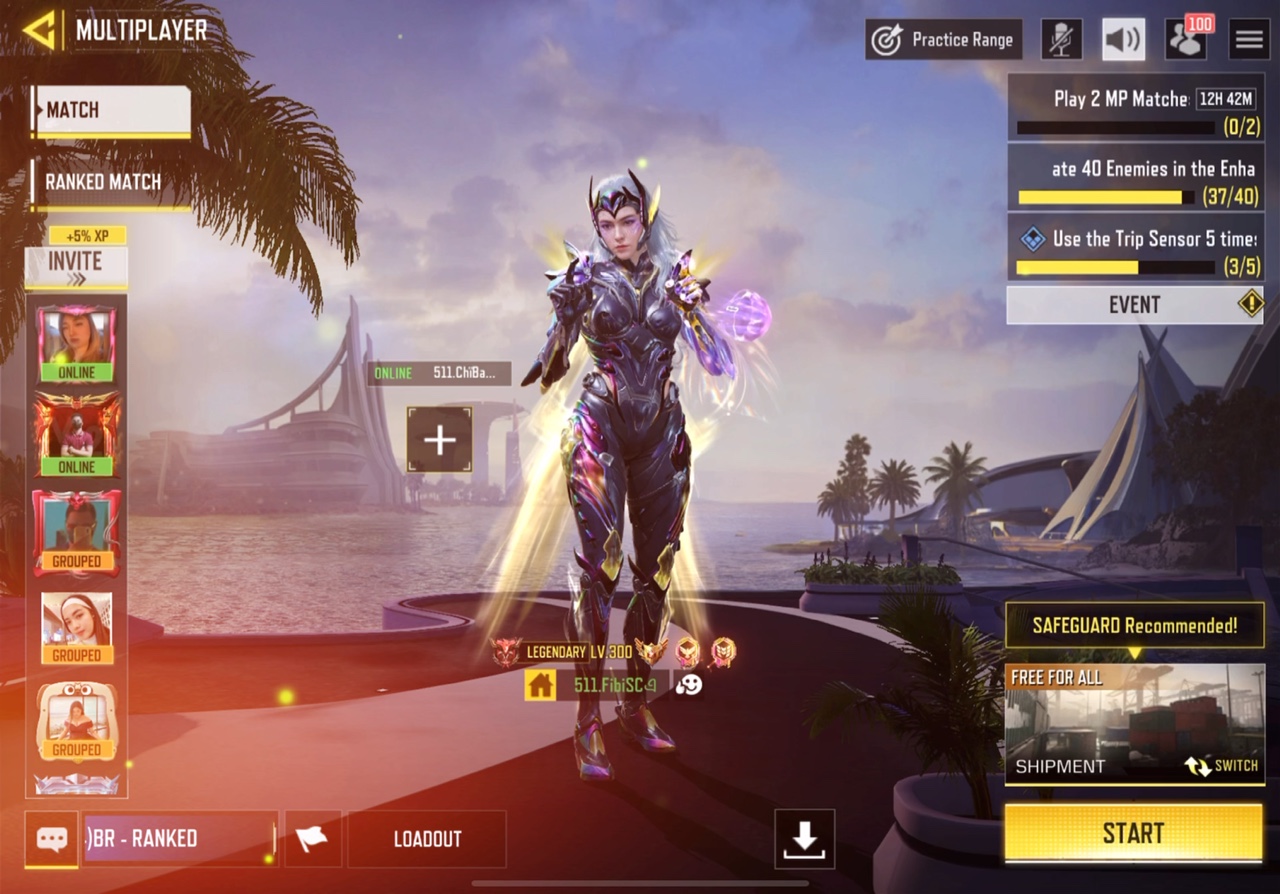This screenshot has height=894, width=1280.
Task: Click the BR - Ranked chat field
Action: [179, 839]
